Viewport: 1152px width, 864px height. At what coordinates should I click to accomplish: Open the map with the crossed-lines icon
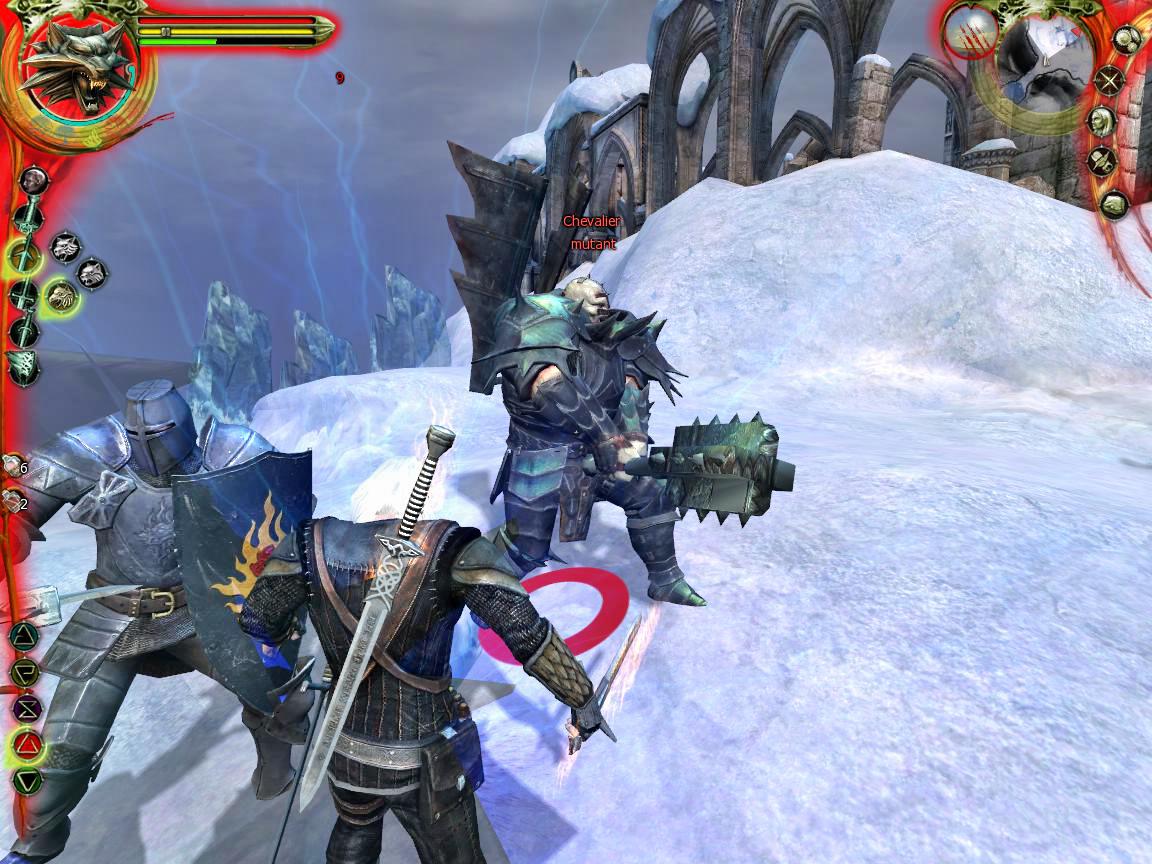[x=1109, y=80]
